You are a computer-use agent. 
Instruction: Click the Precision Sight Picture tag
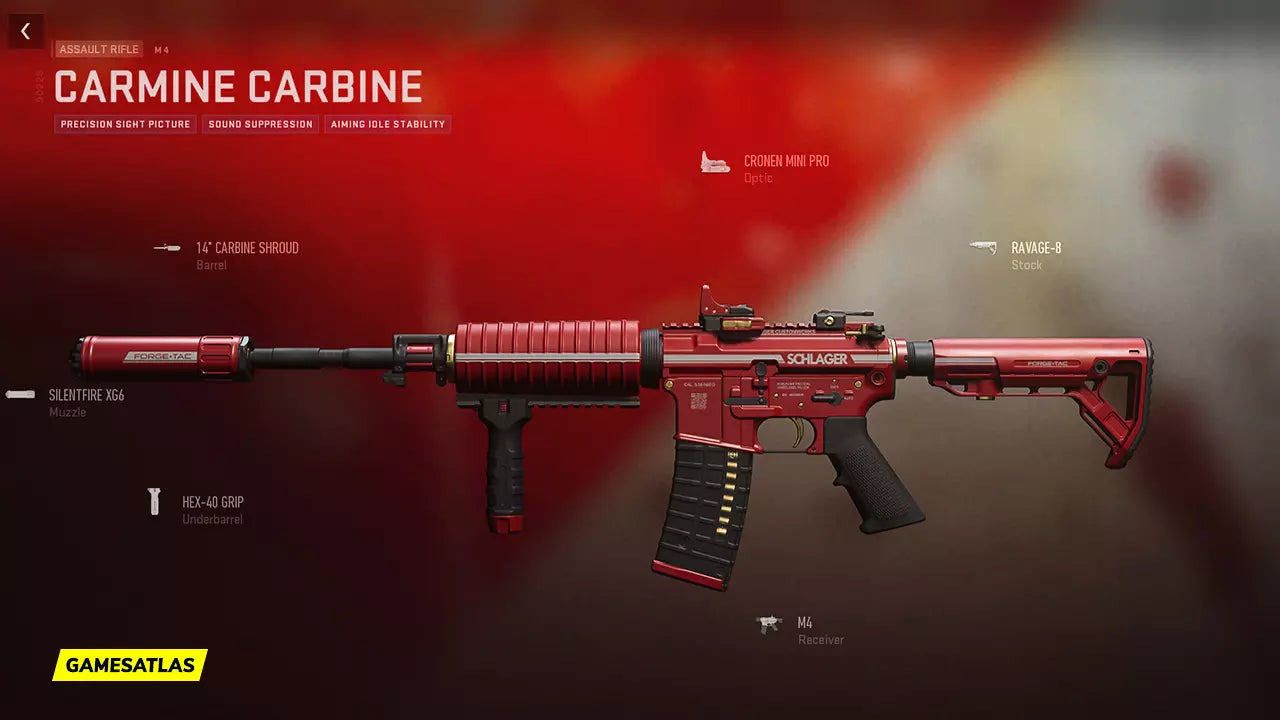[x=125, y=125]
